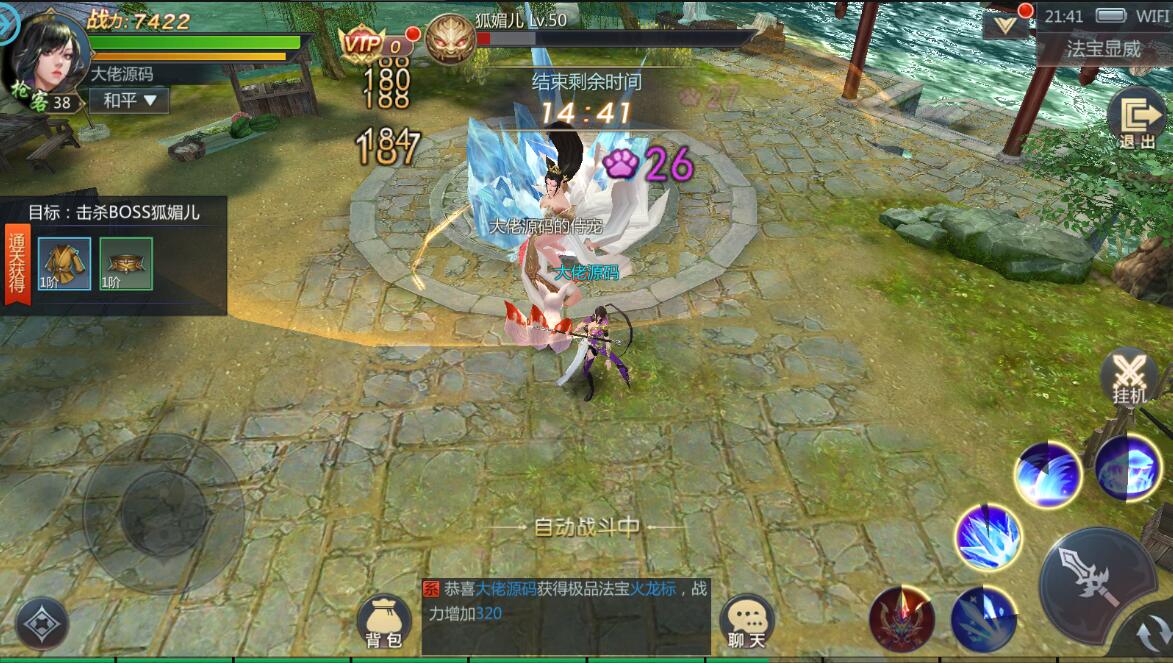
Task: View the belt reward item
Action: [126, 263]
